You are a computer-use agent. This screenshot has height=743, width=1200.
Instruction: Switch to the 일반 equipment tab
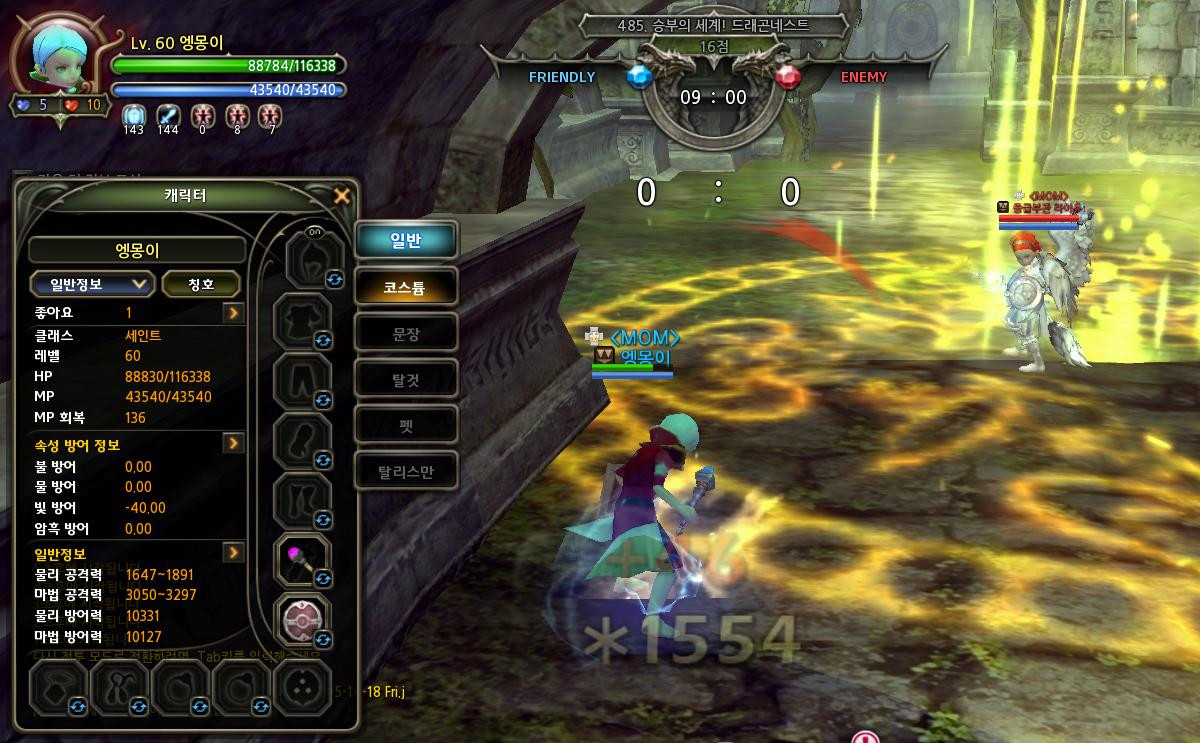406,241
